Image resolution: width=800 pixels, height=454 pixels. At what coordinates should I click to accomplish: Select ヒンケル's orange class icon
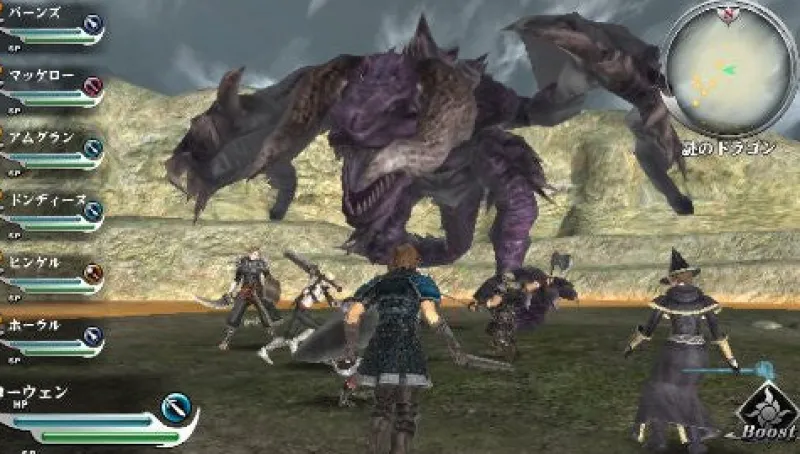click(x=93, y=273)
